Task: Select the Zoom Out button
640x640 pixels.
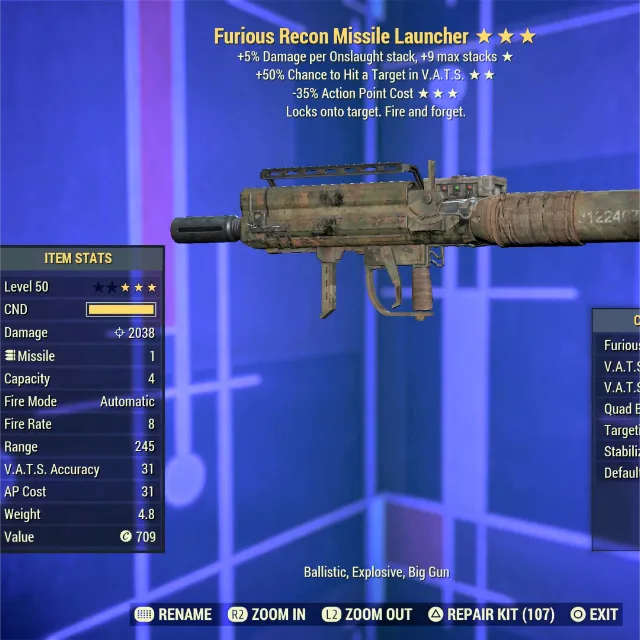Action: pos(366,614)
